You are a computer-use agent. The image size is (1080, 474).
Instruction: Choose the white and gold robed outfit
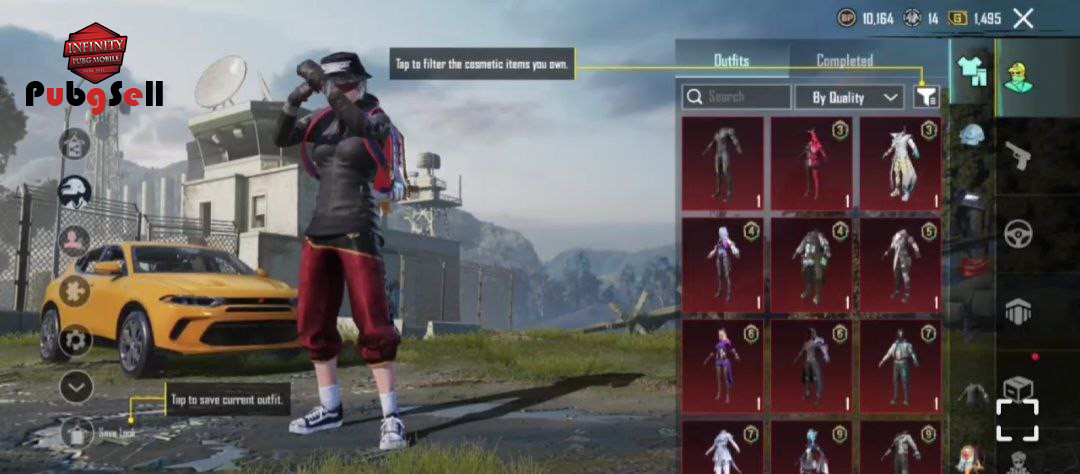(x=900, y=163)
